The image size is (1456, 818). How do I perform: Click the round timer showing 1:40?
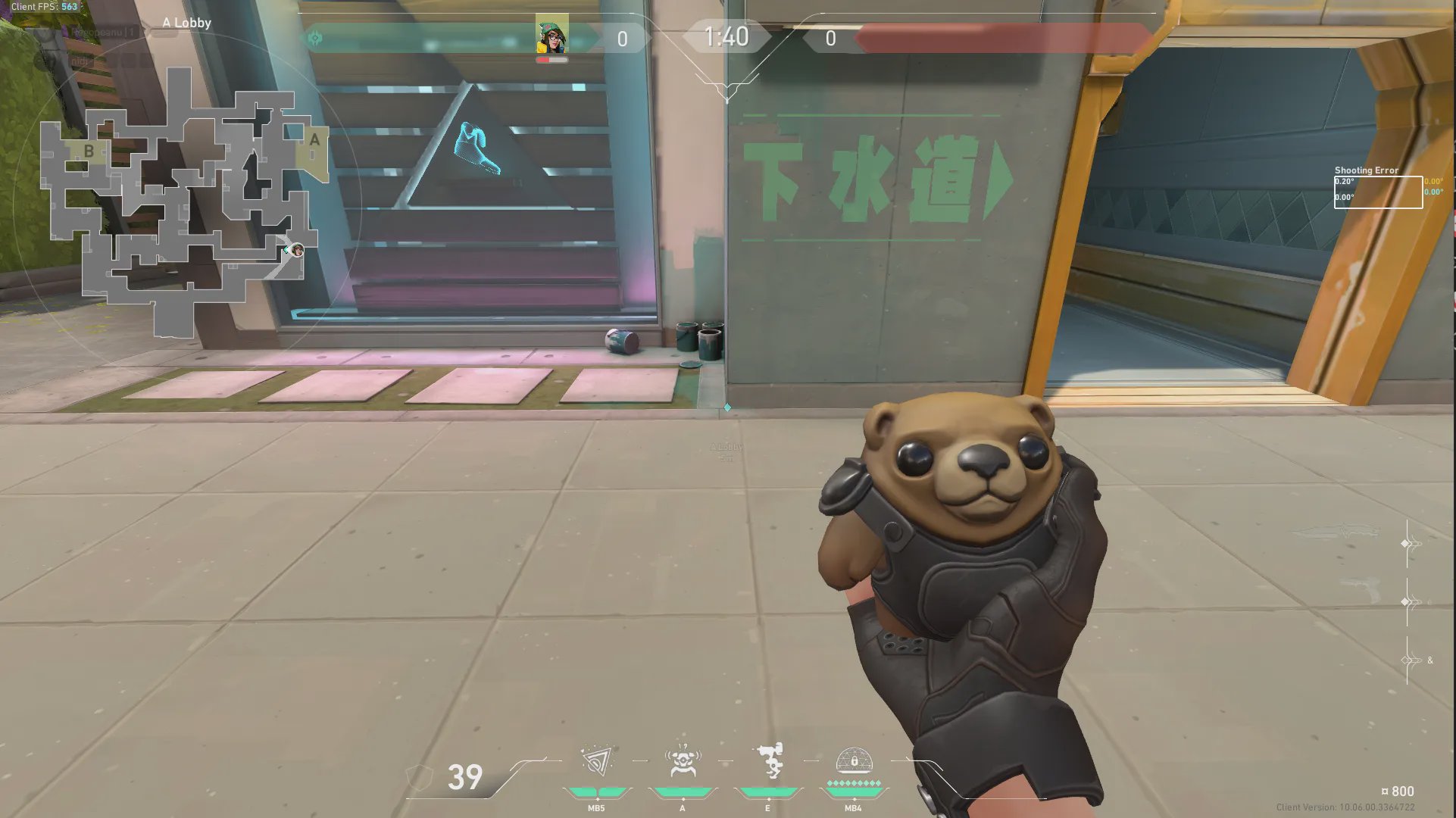coord(726,36)
